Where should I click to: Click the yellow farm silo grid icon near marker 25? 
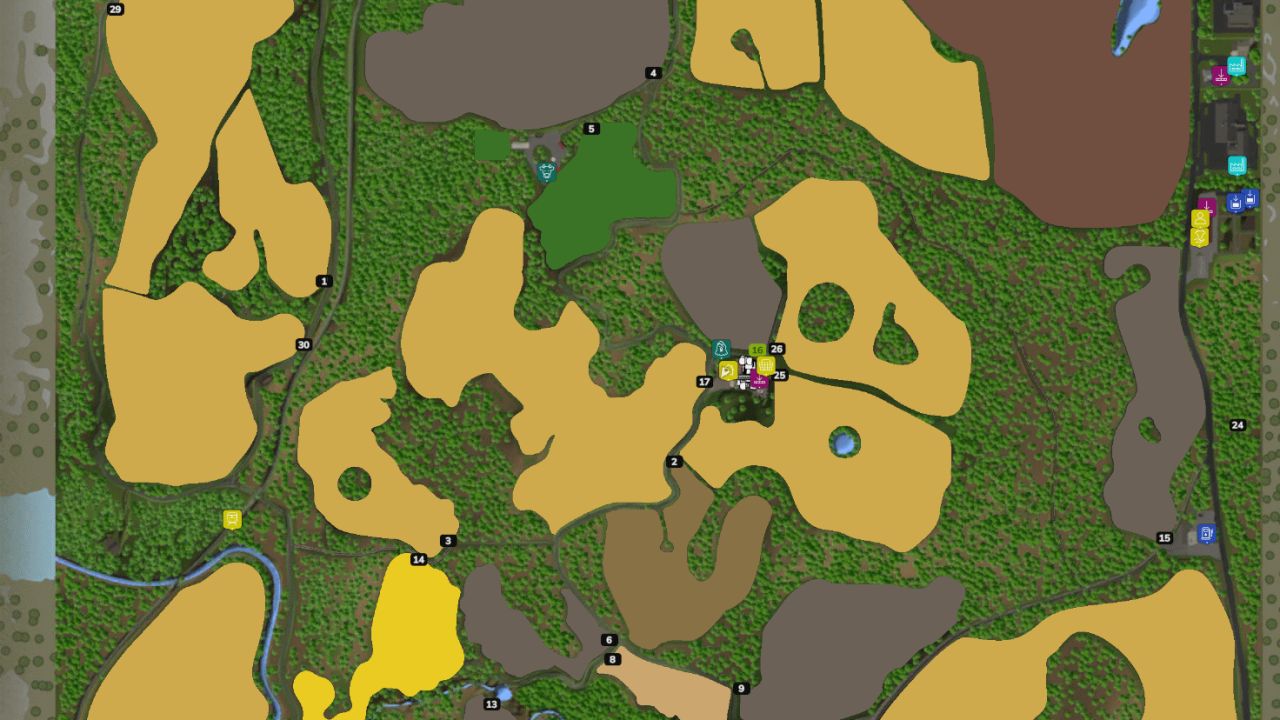click(766, 366)
